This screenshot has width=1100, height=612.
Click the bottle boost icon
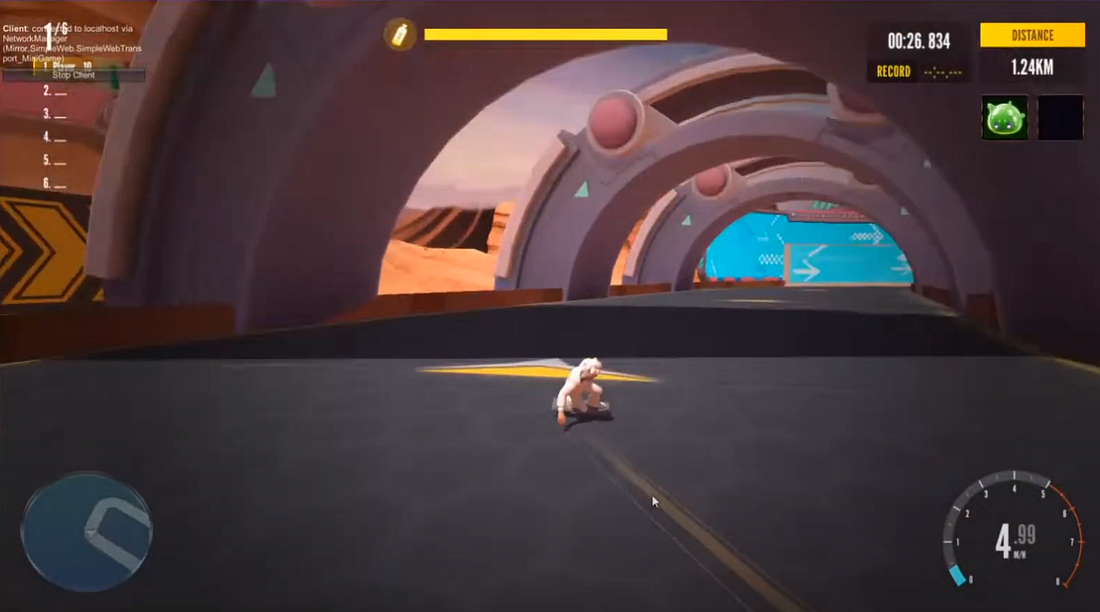coord(400,34)
